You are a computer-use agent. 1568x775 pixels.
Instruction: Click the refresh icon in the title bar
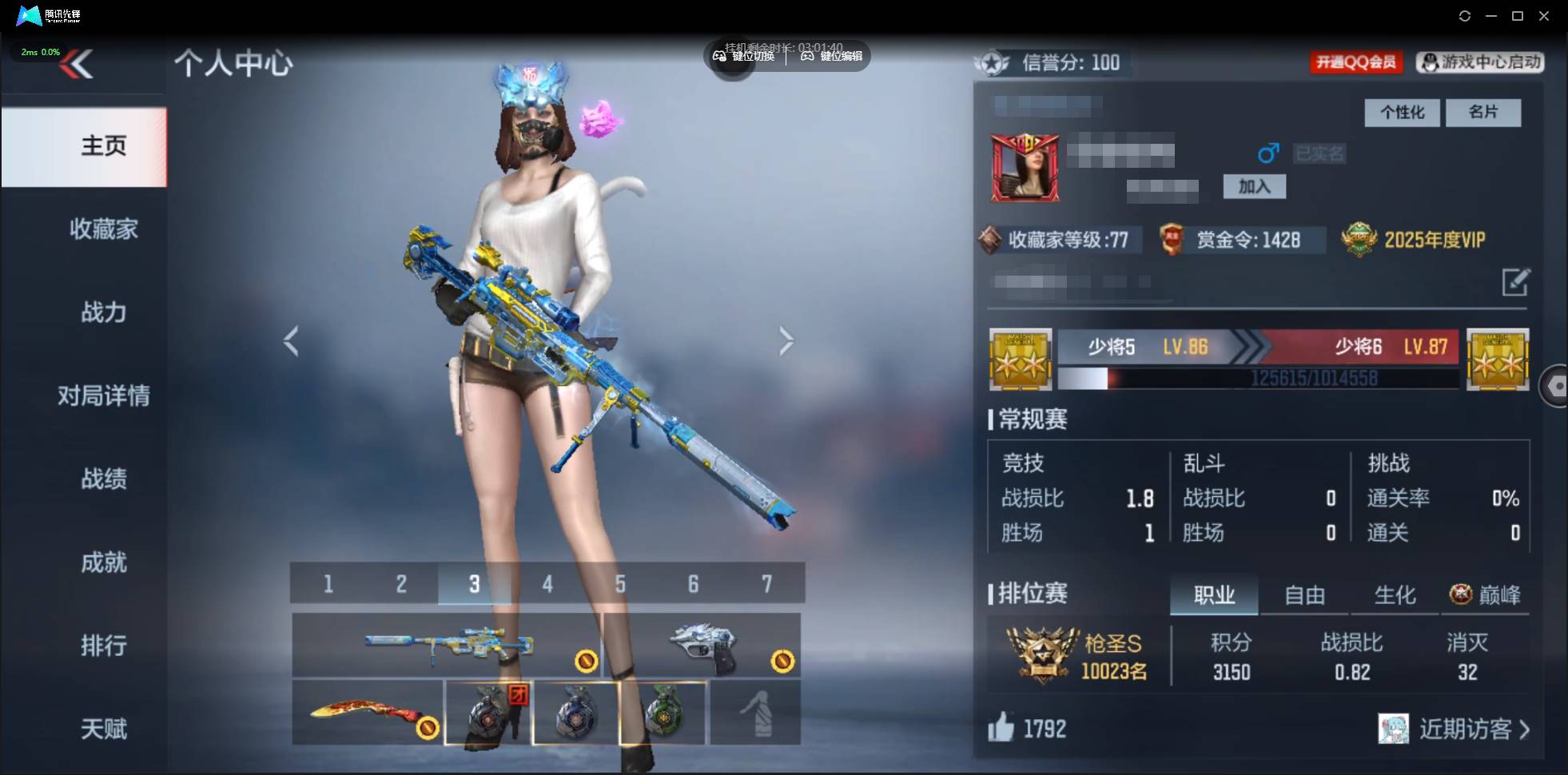click(x=1466, y=15)
